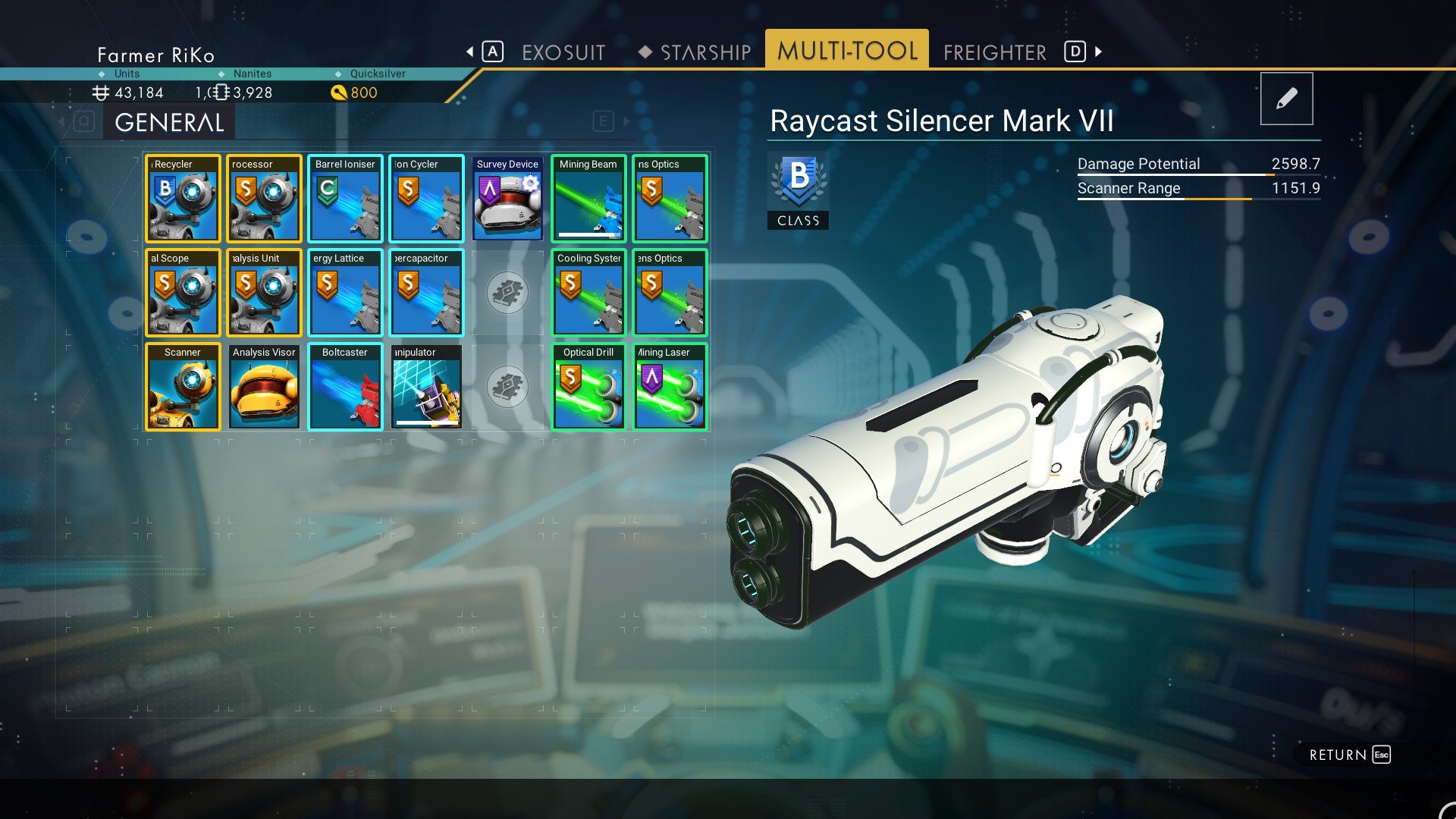Select the Analysis Visor slot
1456x819 pixels.
(264, 387)
